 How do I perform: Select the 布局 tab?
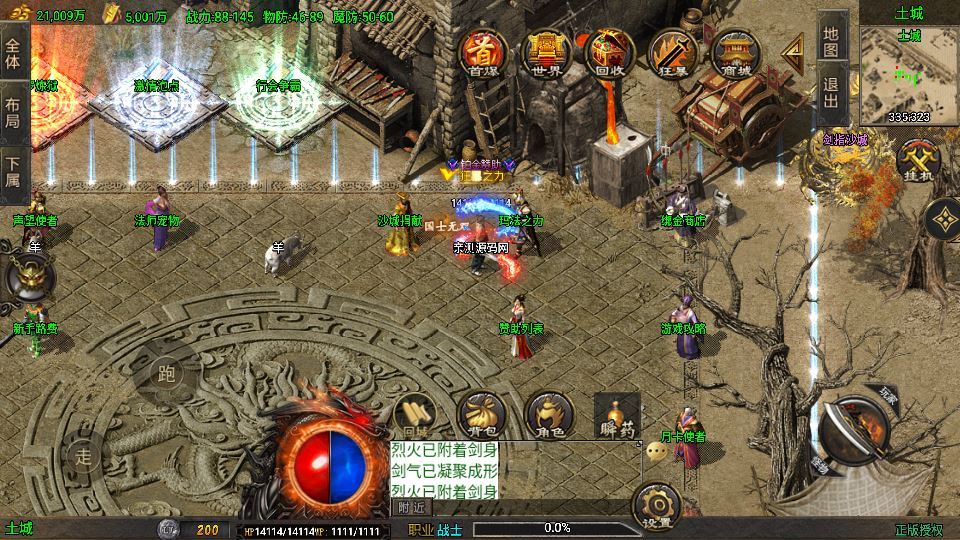click(13, 112)
